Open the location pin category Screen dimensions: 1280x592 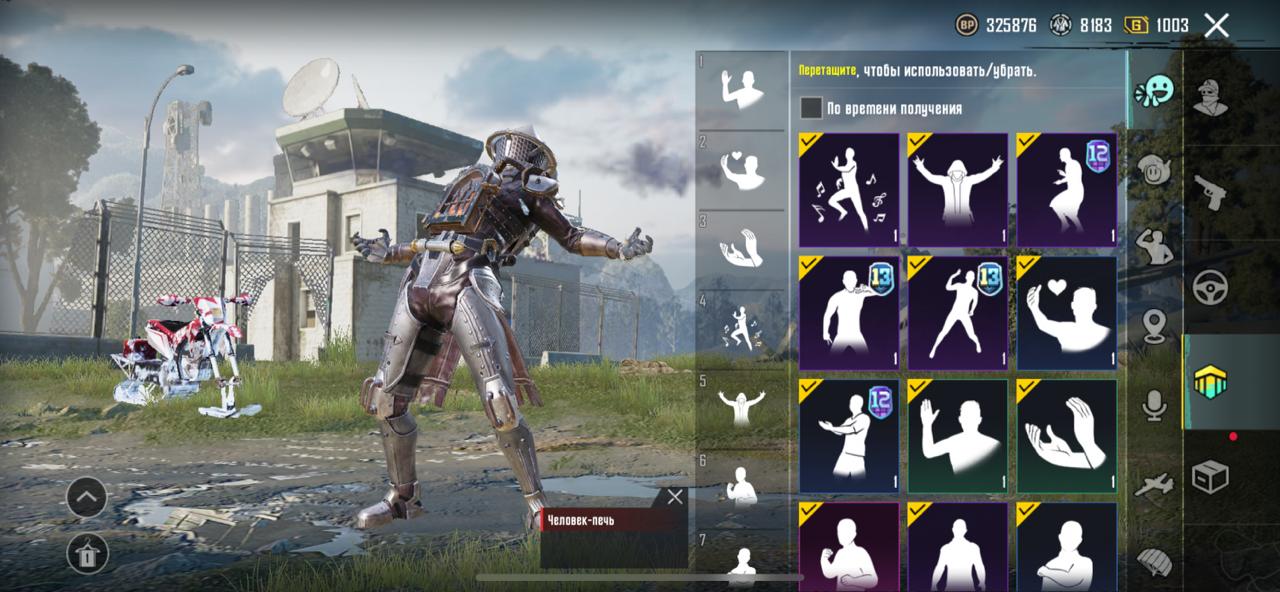1154,325
